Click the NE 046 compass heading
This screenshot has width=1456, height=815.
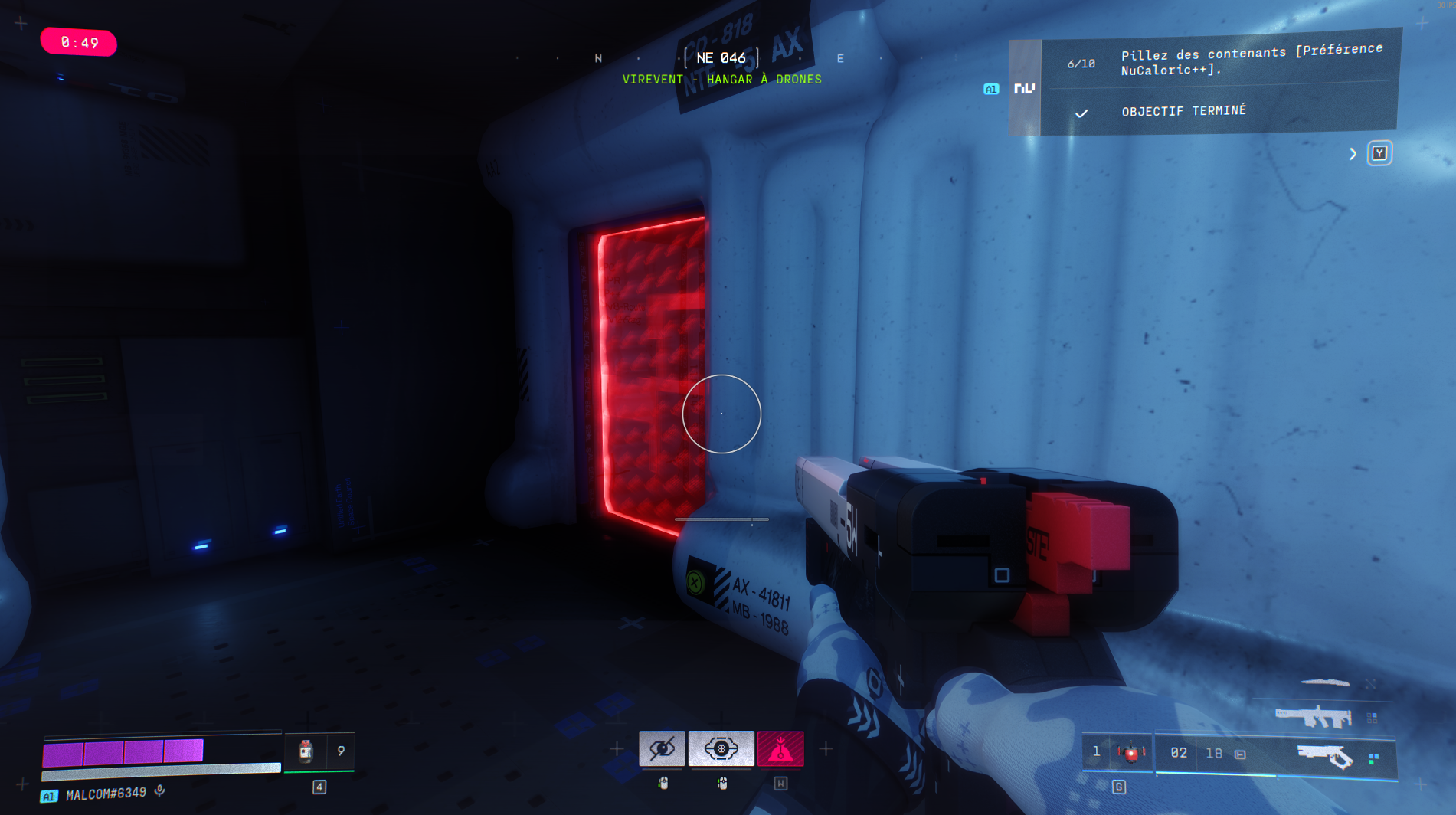point(721,58)
